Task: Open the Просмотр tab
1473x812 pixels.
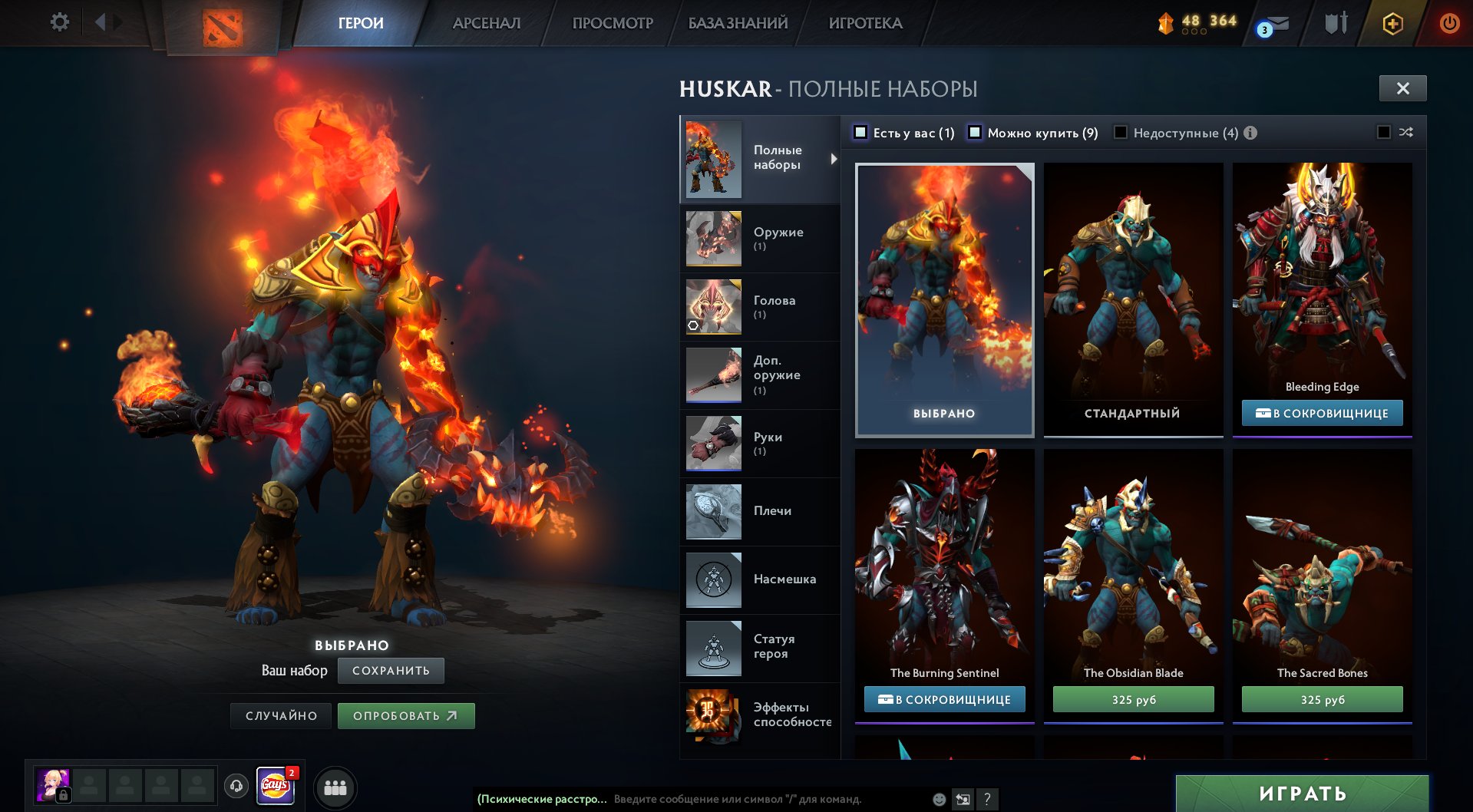Action: click(x=613, y=23)
